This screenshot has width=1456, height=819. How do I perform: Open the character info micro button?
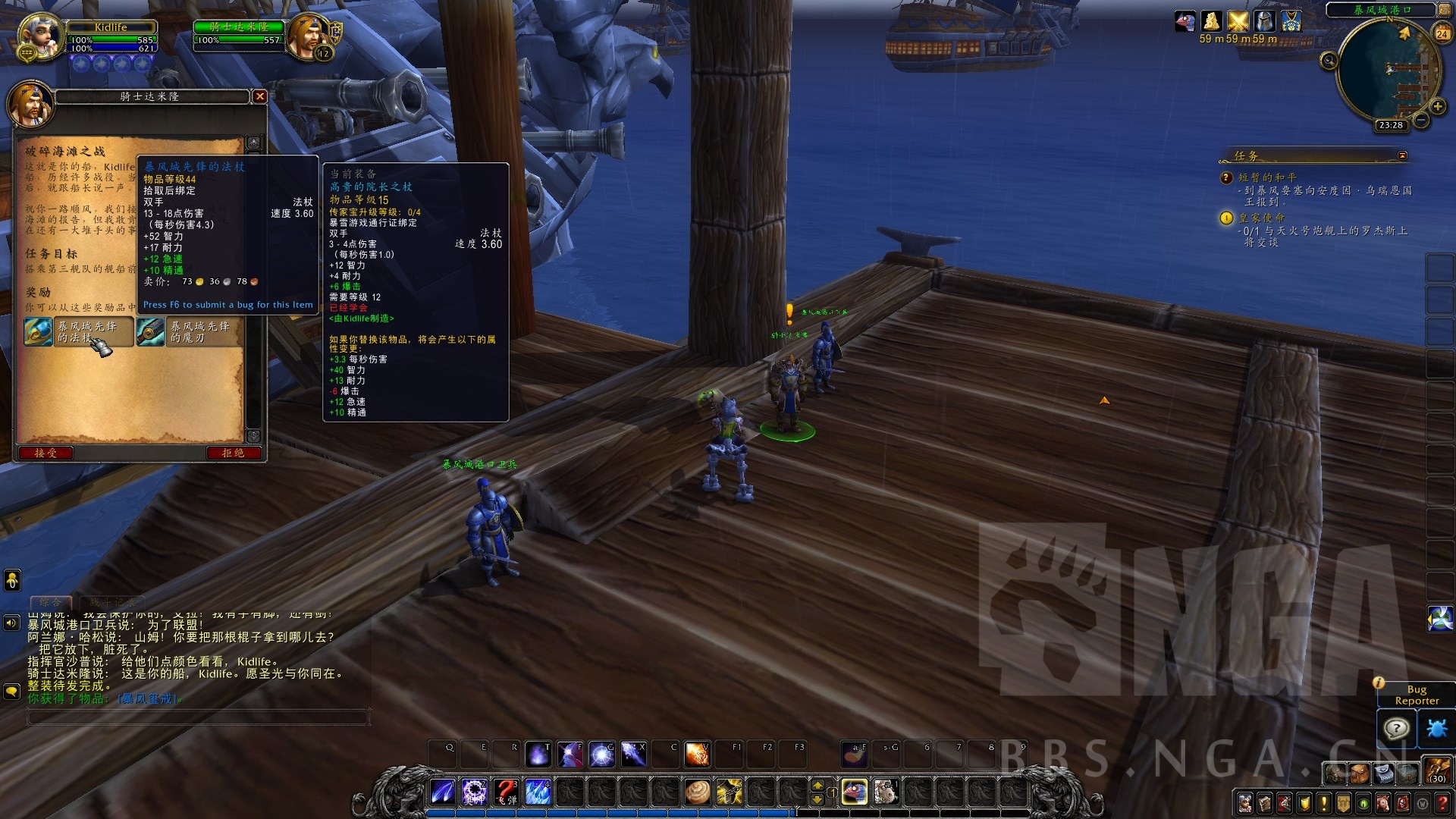(1245, 803)
